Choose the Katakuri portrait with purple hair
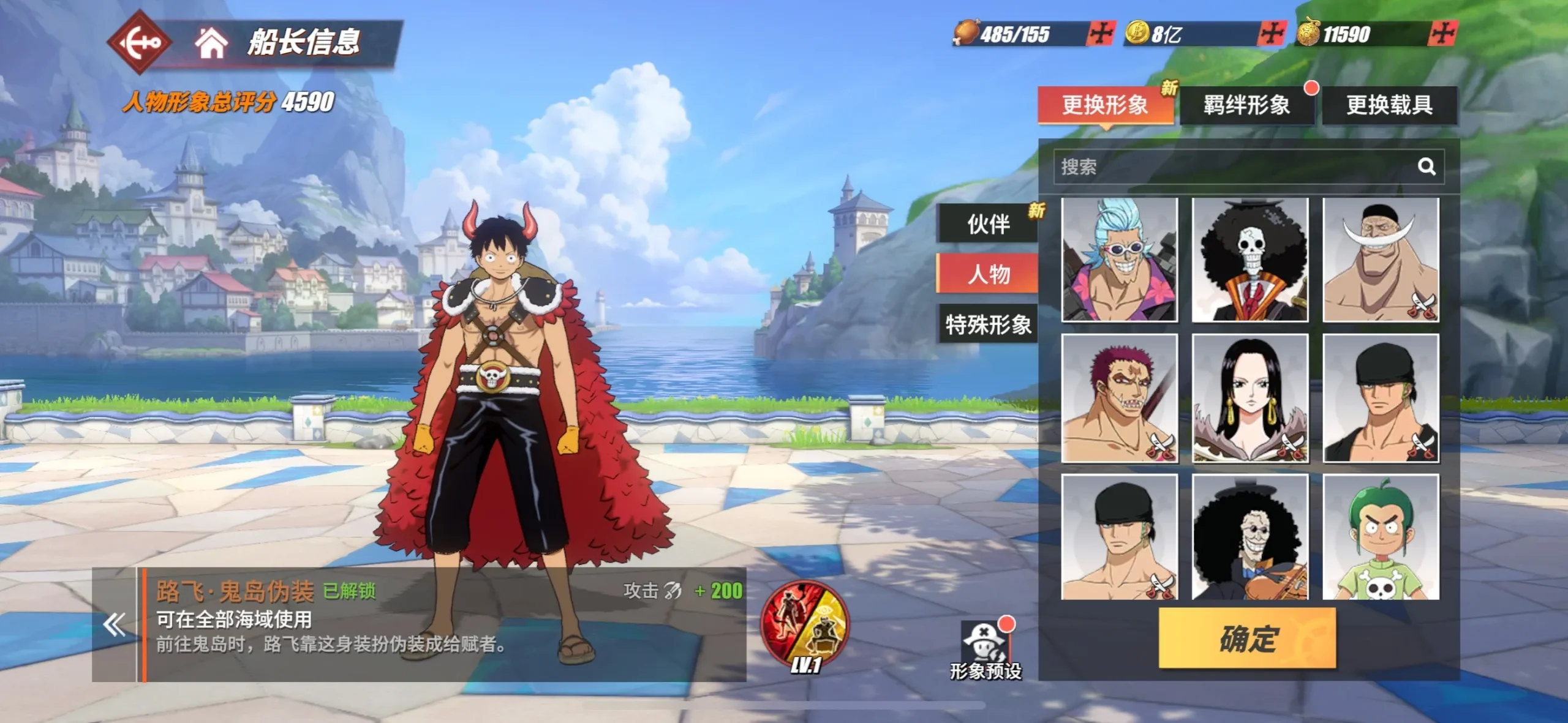 pos(1119,398)
